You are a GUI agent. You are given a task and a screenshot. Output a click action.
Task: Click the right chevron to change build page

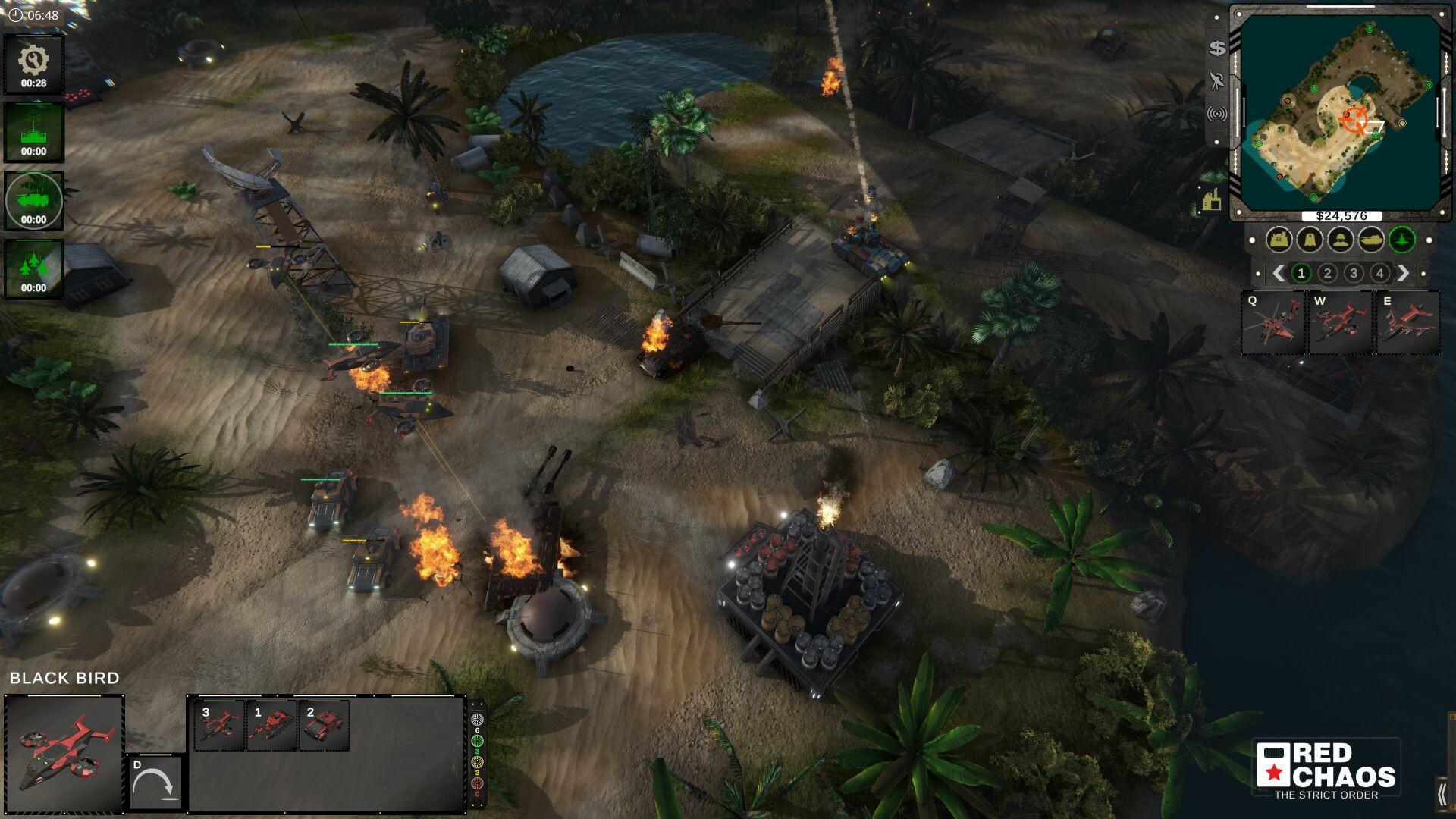[1403, 271]
